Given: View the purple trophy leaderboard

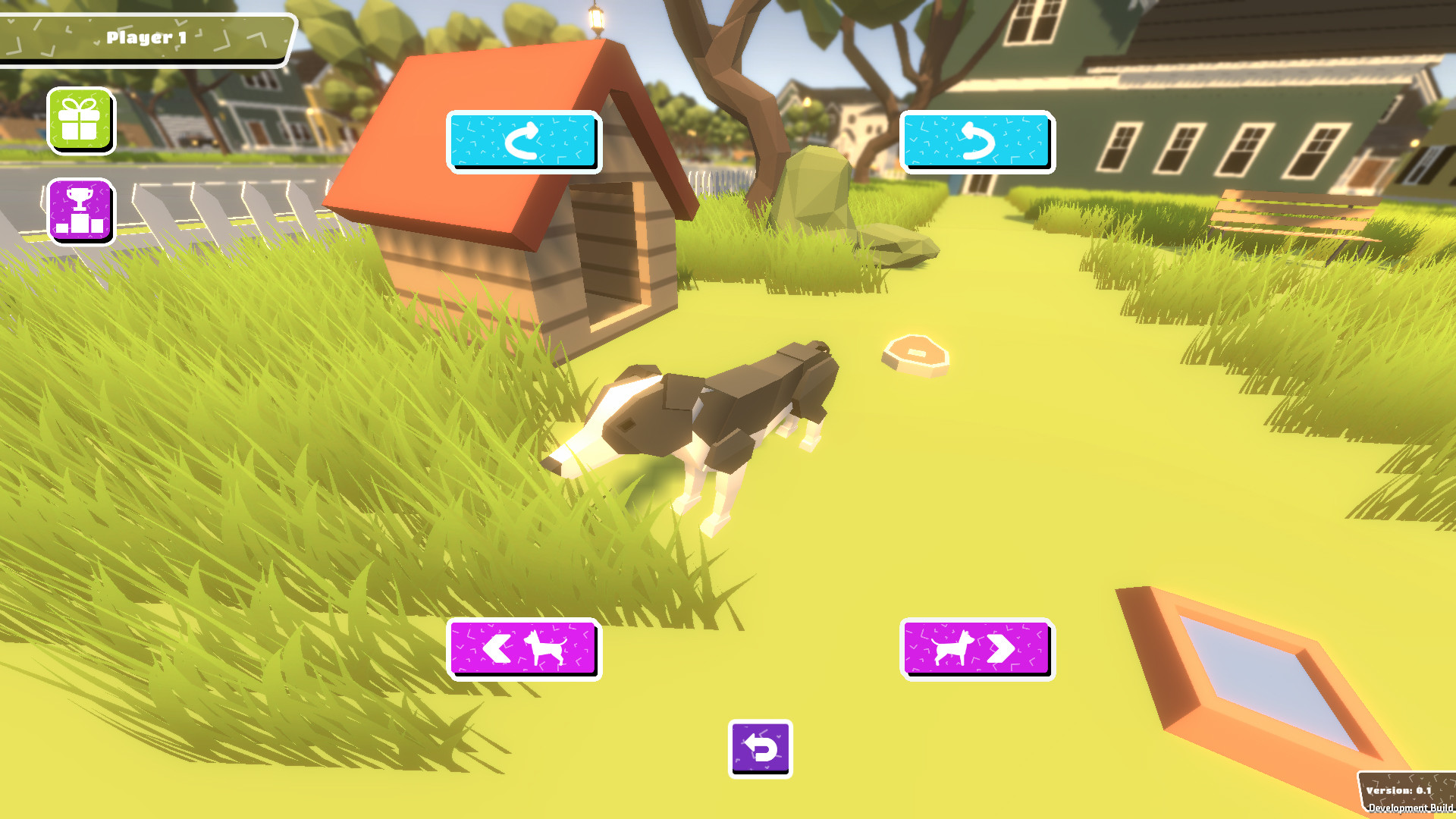Looking at the screenshot, I should point(80,210).
